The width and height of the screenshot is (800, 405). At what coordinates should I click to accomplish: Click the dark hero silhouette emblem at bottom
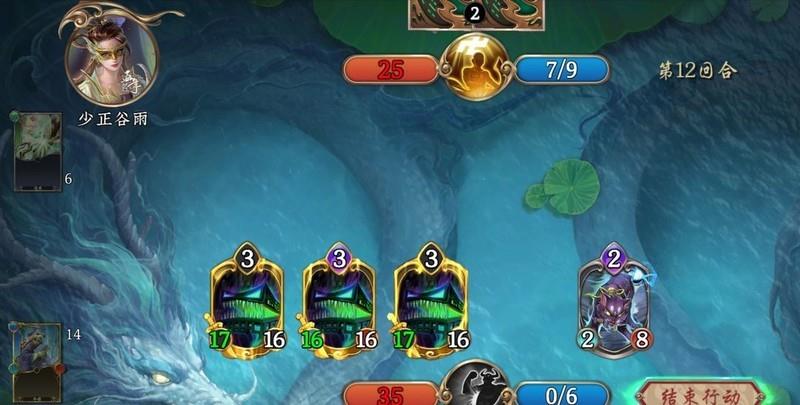[477, 385]
